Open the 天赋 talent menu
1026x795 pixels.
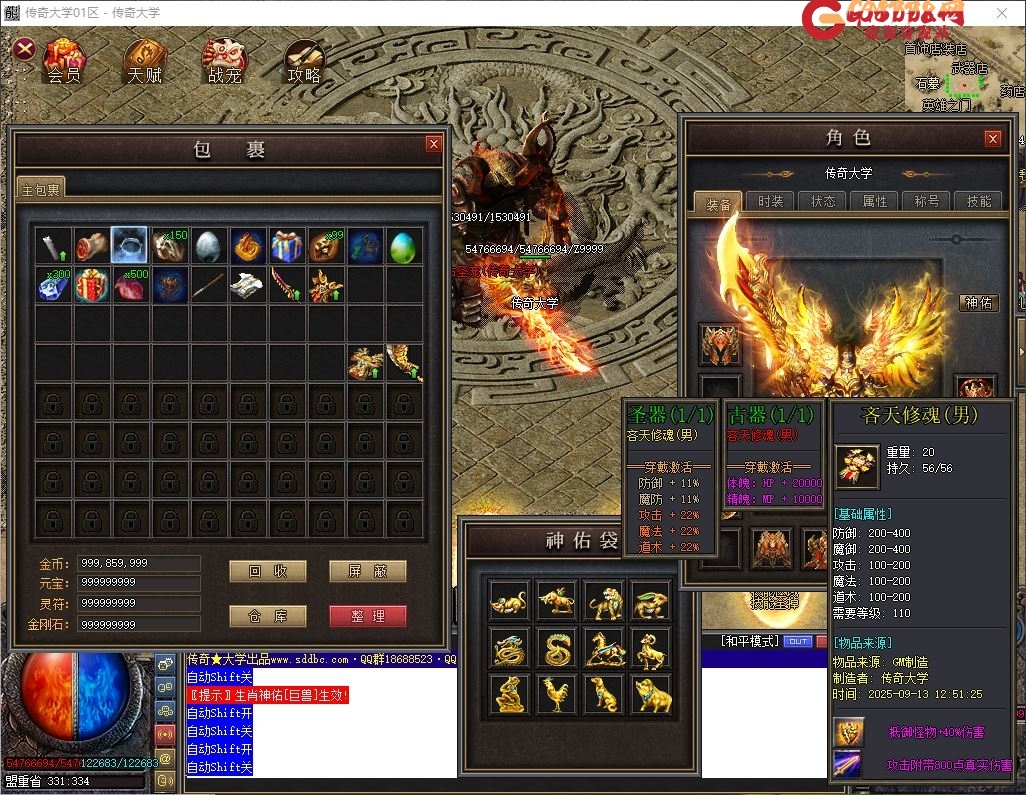(x=144, y=62)
